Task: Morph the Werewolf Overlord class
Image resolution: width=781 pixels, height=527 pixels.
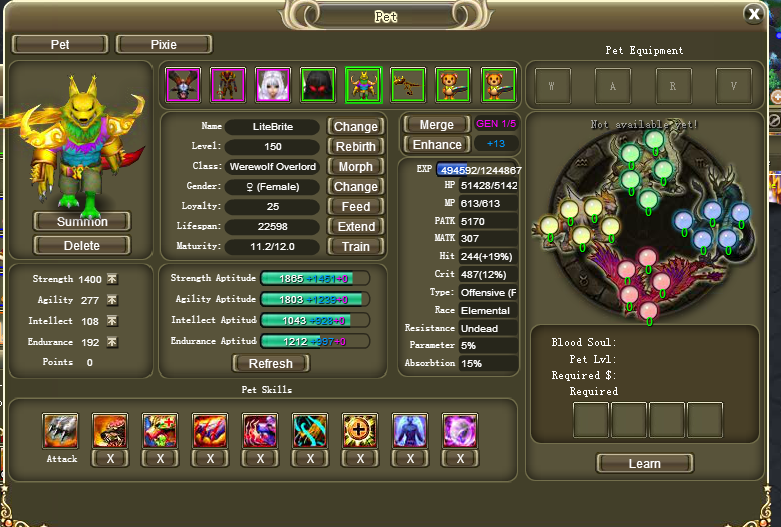Action: (x=355, y=167)
